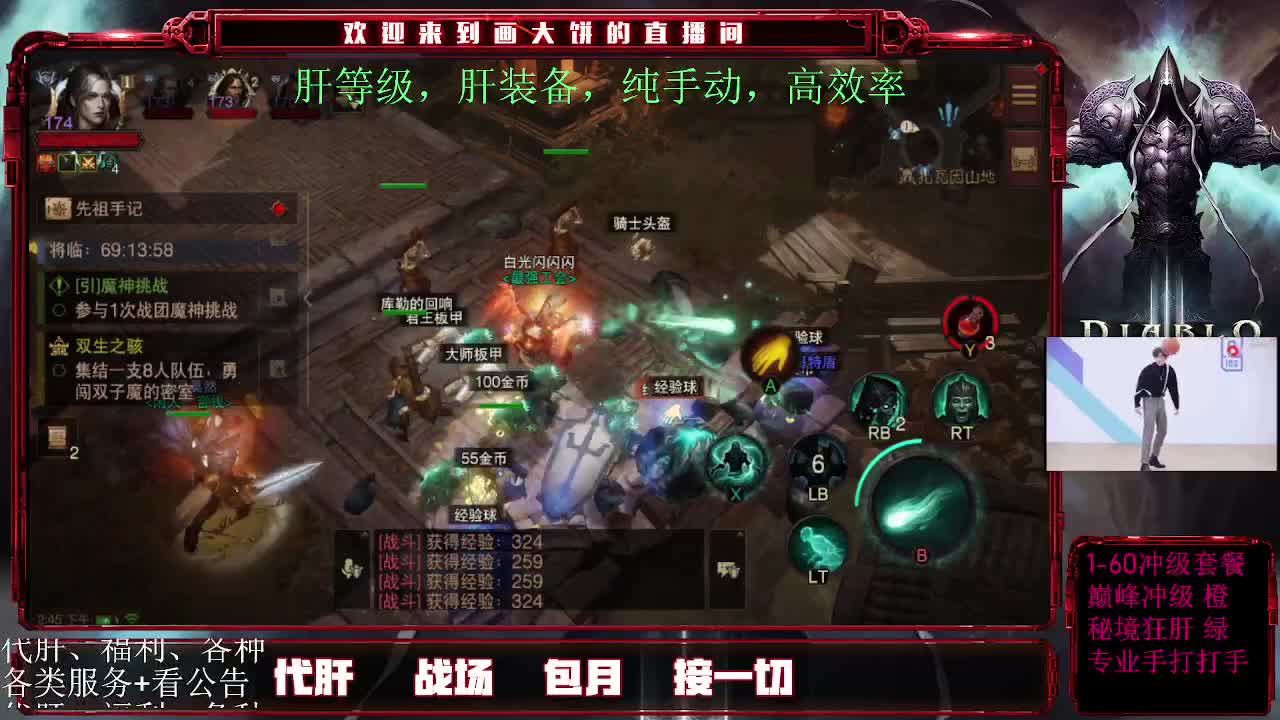Click the red notification dot on 先祖手记 panel
Viewport: 1280px width, 720px height.
pos(279,208)
